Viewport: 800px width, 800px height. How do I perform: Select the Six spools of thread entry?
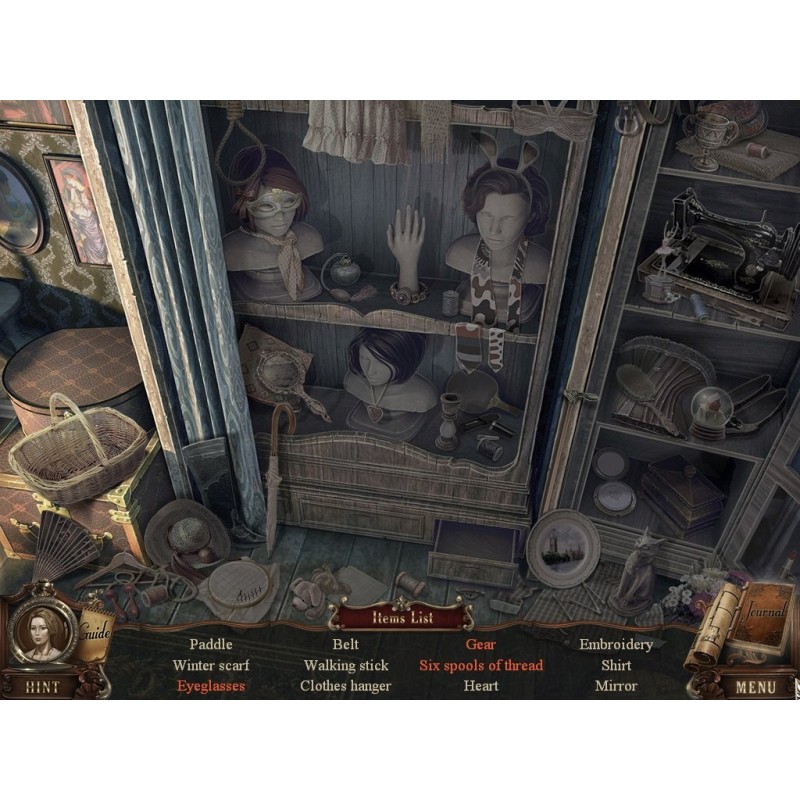481,665
